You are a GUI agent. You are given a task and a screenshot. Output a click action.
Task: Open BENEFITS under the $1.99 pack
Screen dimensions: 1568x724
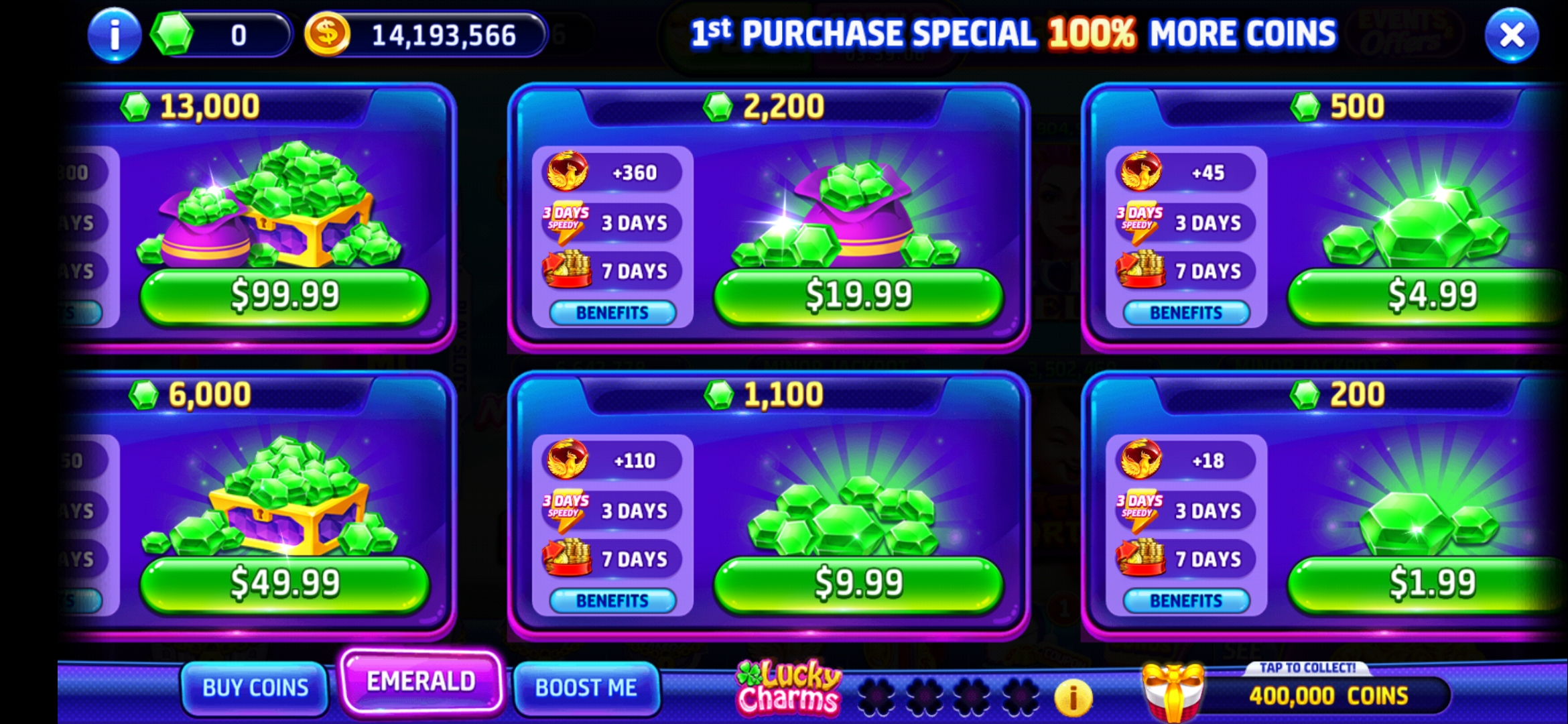(x=1186, y=601)
